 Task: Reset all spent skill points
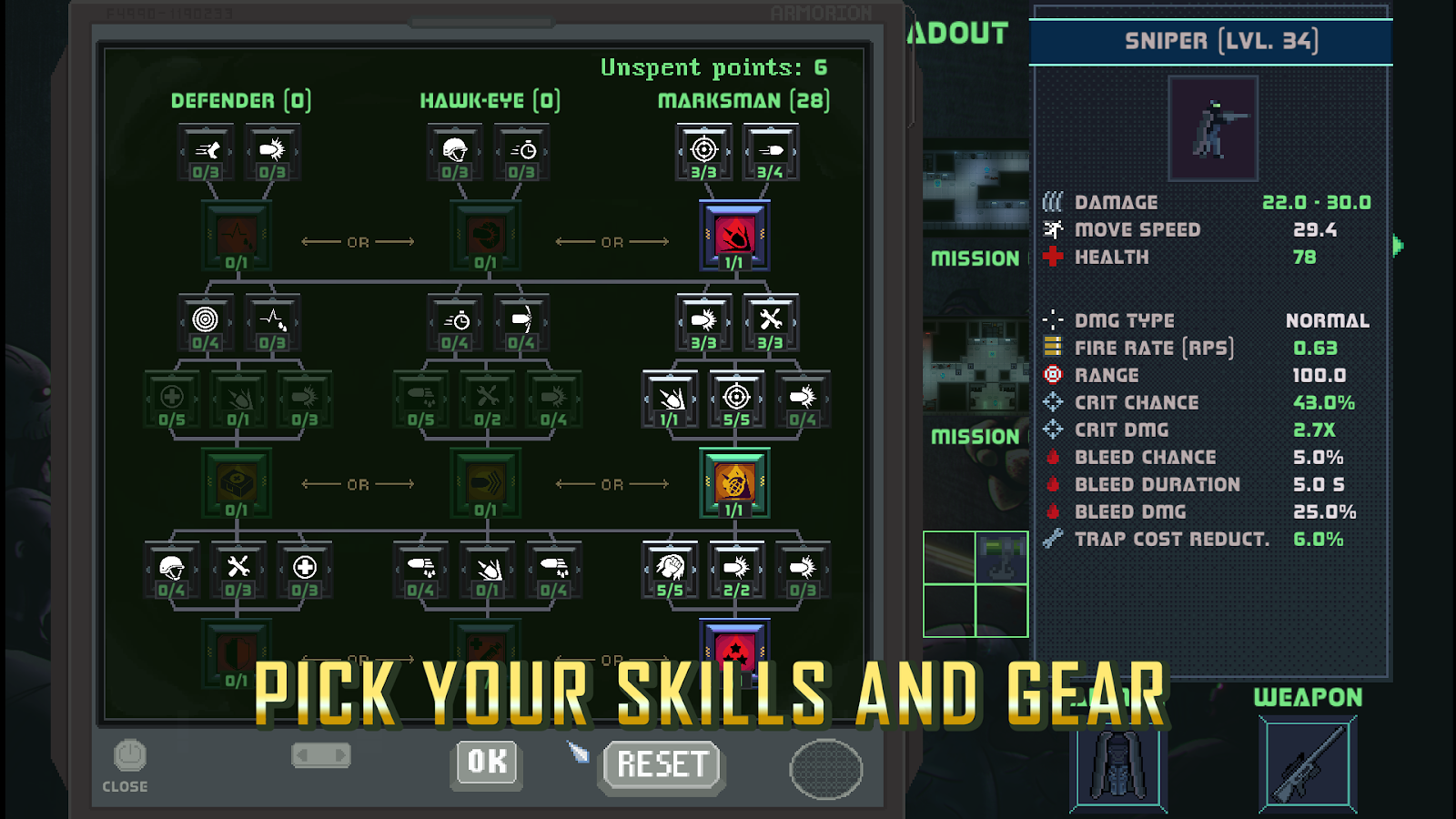662,764
